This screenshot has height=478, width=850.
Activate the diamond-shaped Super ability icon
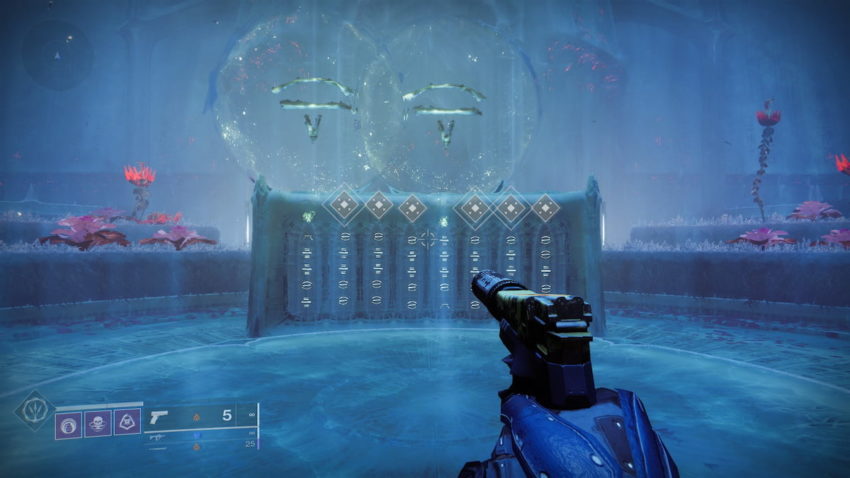(x=32, y=410)
